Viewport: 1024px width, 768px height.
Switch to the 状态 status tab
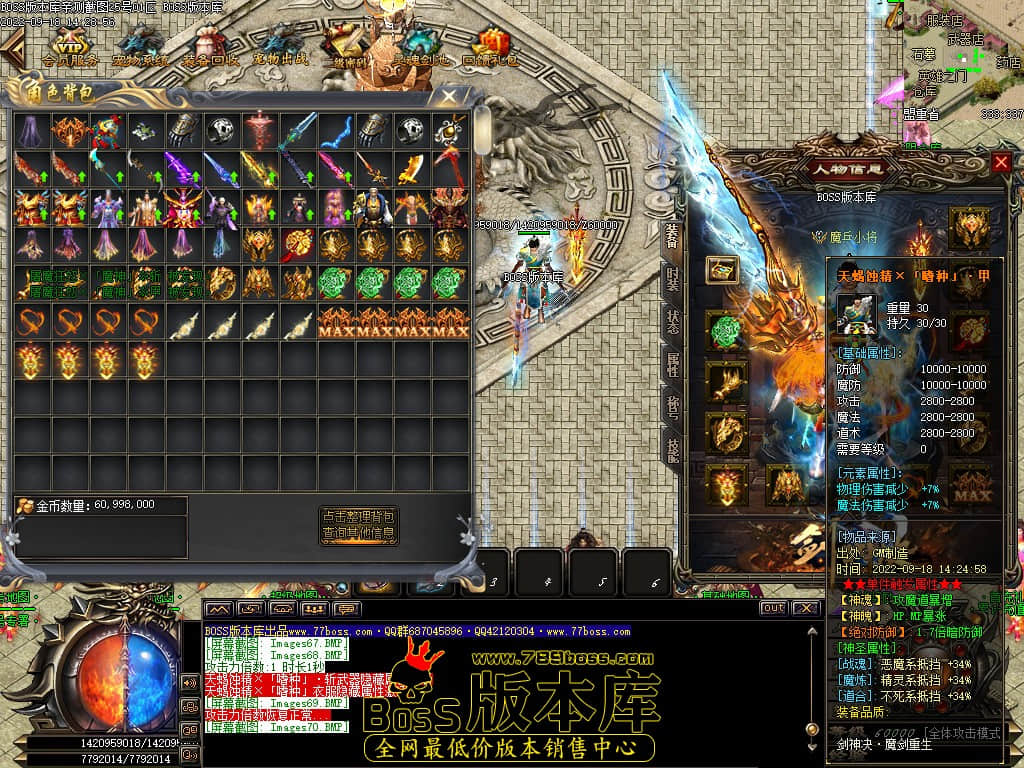[673, 321]
